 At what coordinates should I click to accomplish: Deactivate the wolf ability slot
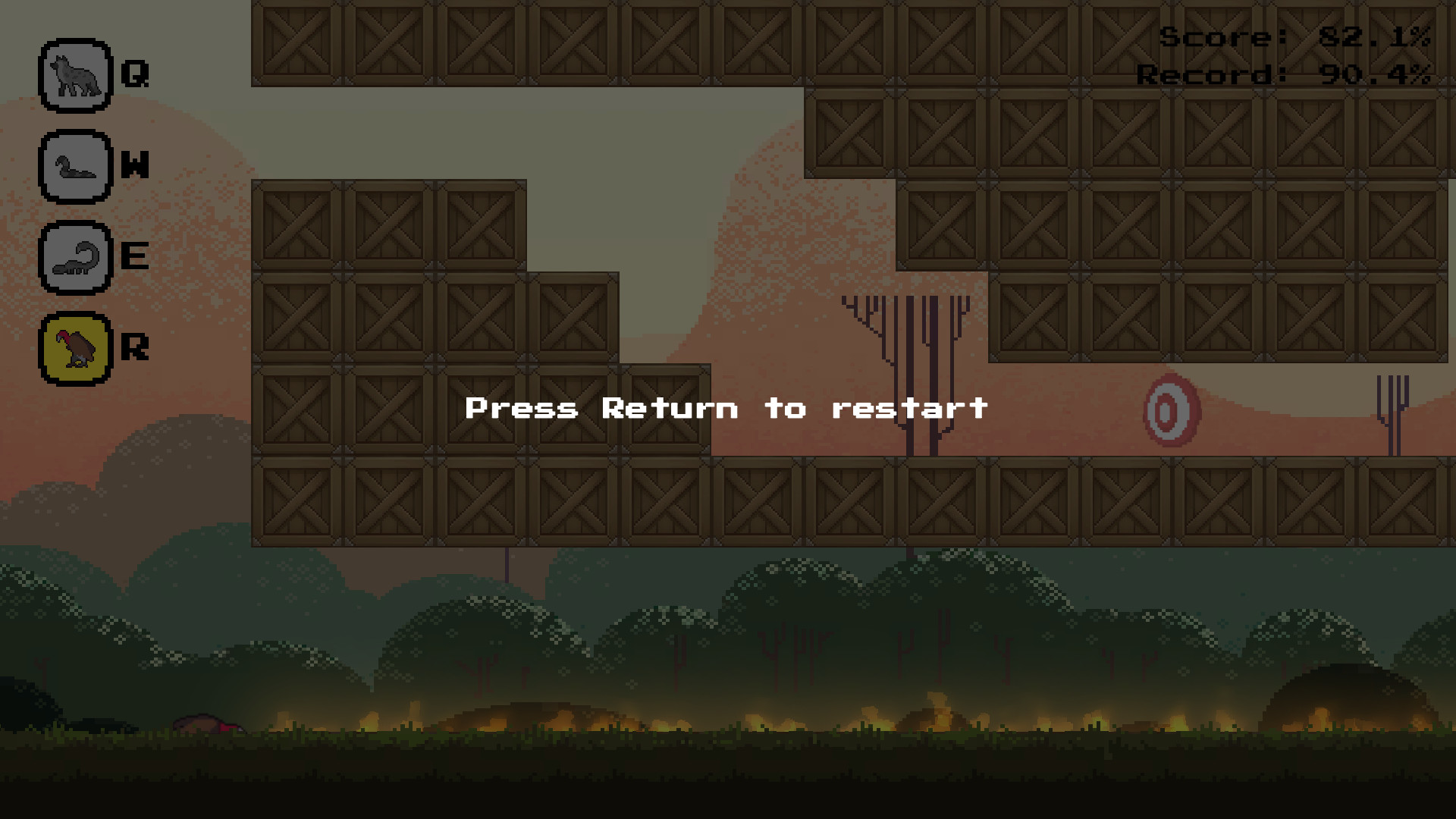pos(74,74)
